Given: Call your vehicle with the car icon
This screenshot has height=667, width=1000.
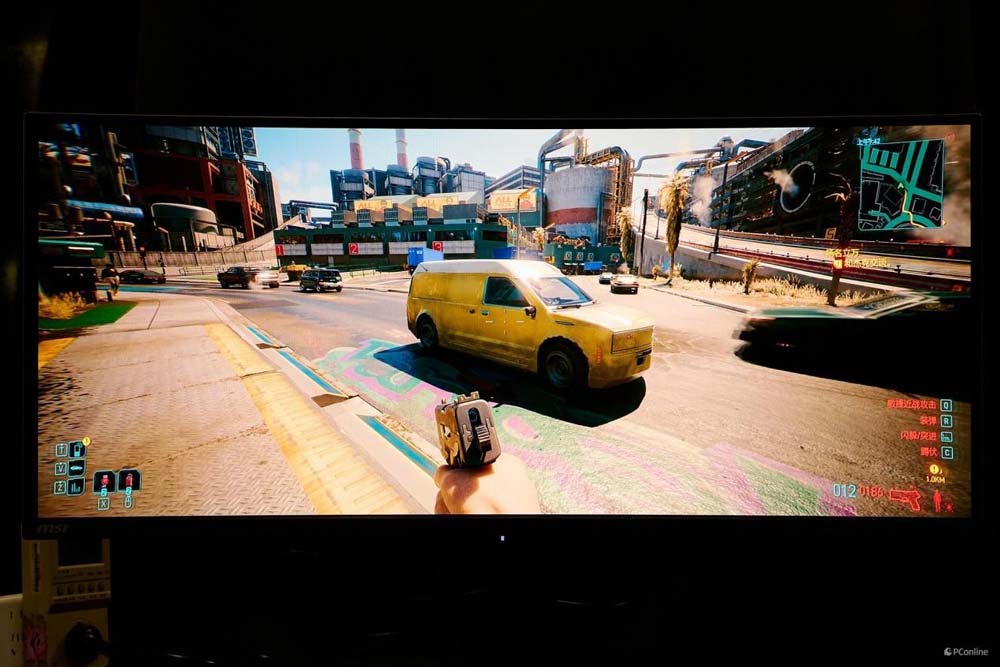Looking at the screenshot, I should click(77, 467).
